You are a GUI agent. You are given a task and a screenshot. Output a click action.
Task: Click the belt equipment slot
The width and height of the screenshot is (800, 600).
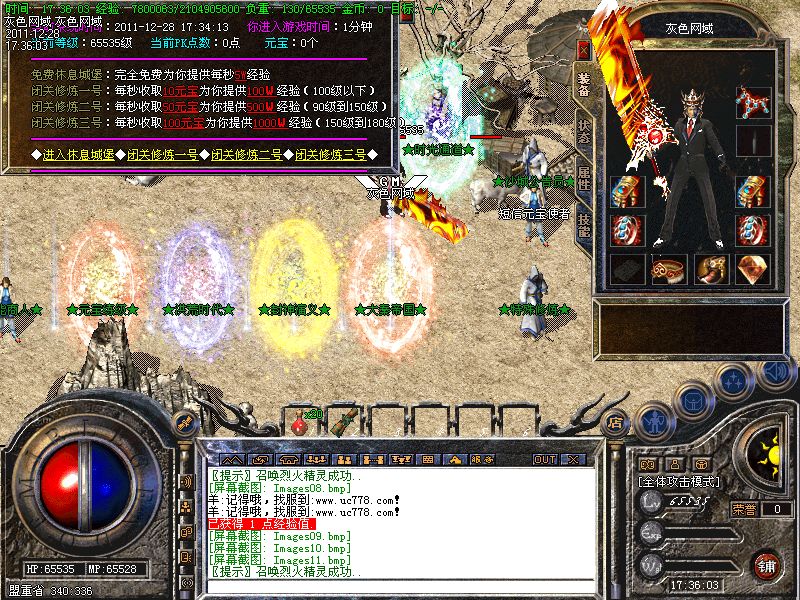[668, 268]
